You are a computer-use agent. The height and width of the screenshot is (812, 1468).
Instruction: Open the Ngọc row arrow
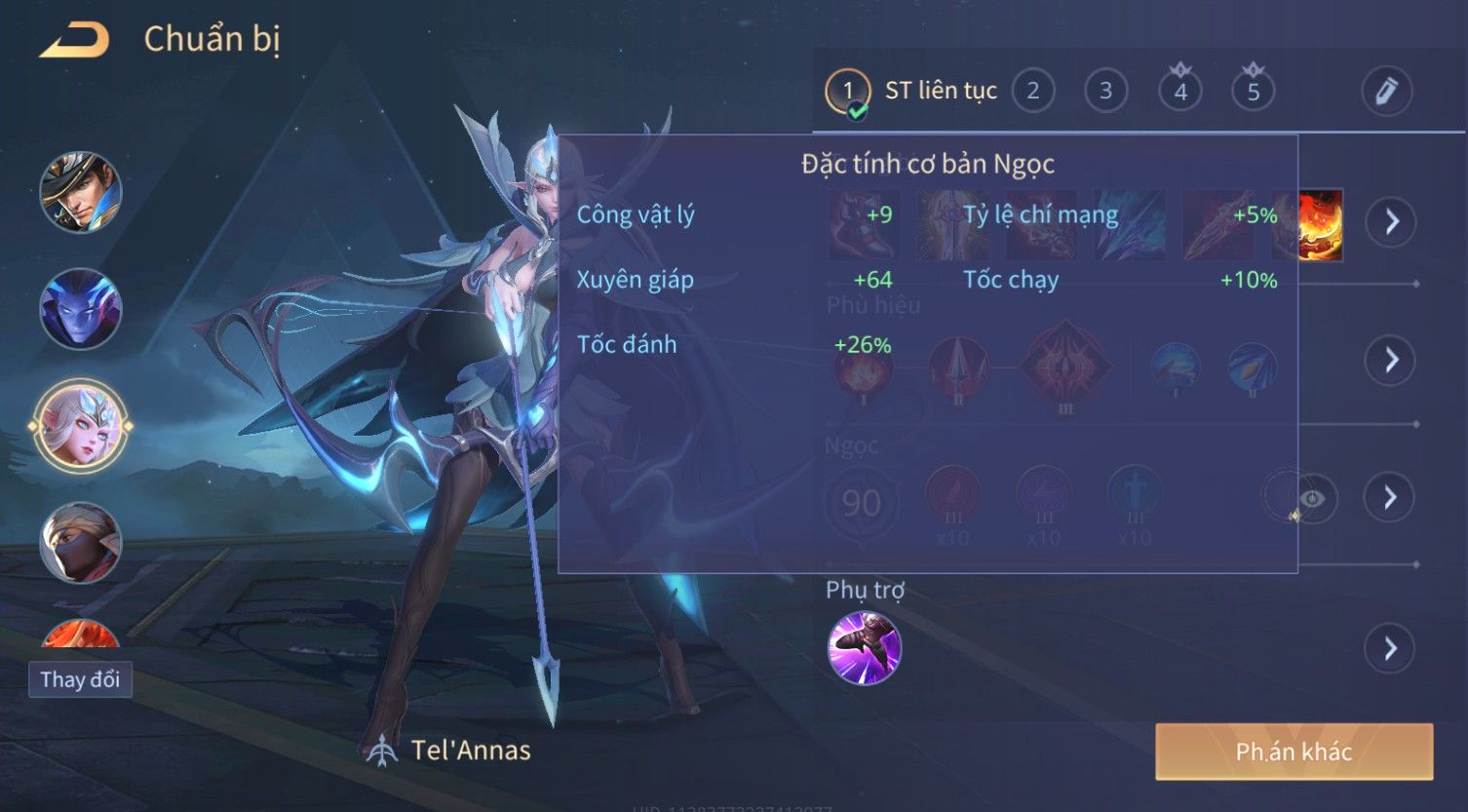coord(1390,497)
